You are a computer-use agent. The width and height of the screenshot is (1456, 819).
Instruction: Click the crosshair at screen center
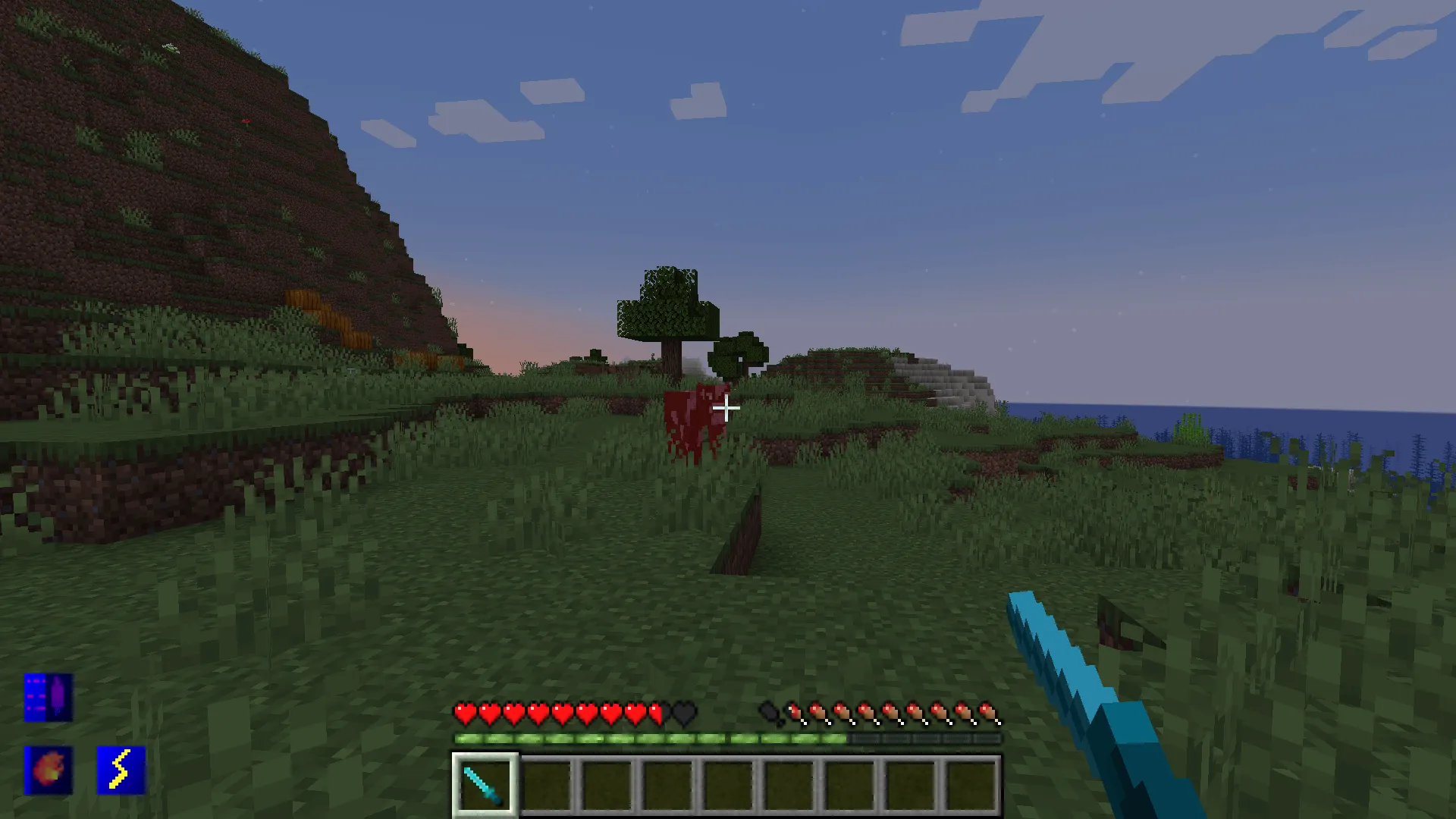click(x=726, y=409)
